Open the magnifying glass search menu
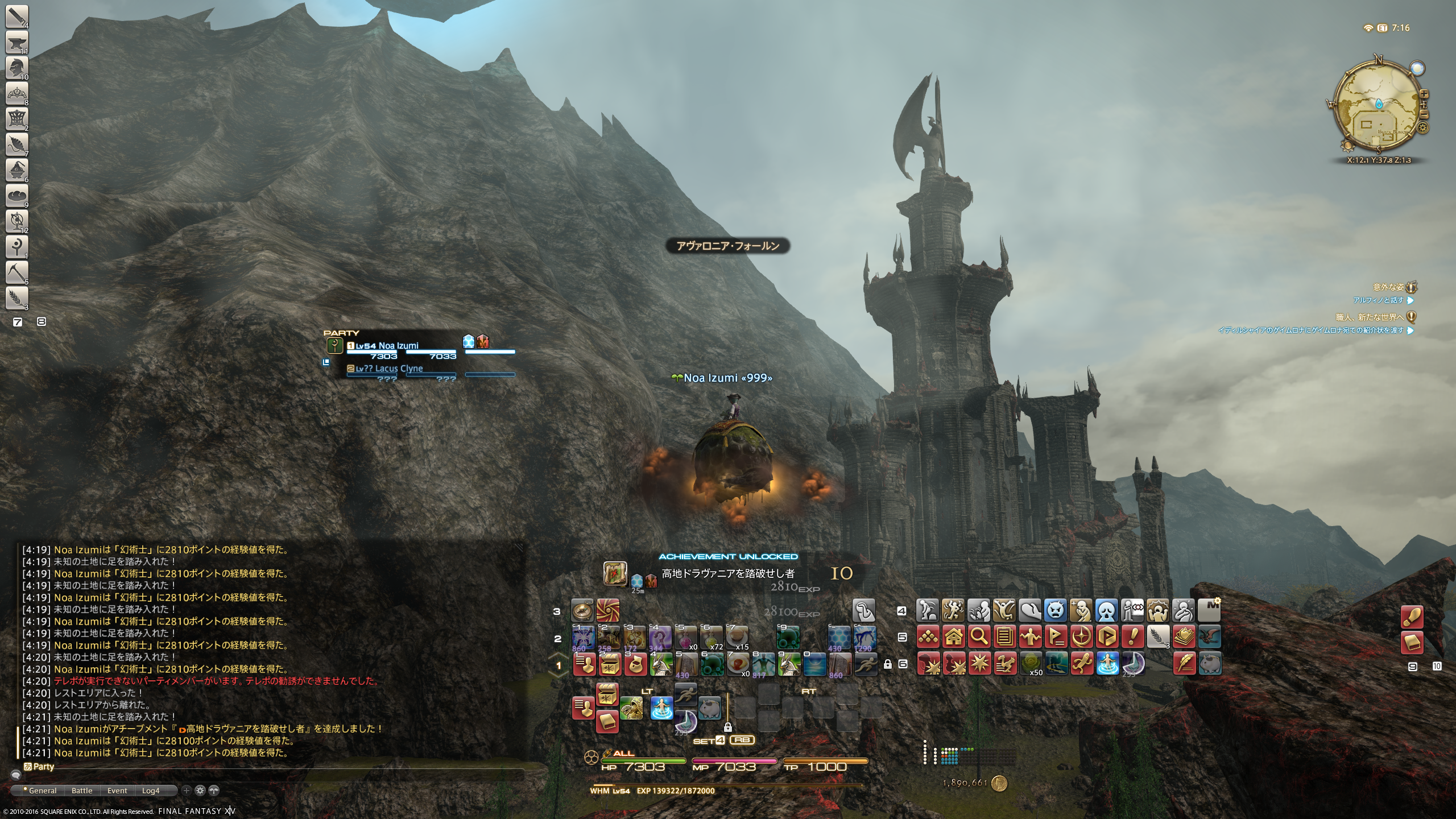Screen dimensions: 1456x819 click(x=979, y=636)
